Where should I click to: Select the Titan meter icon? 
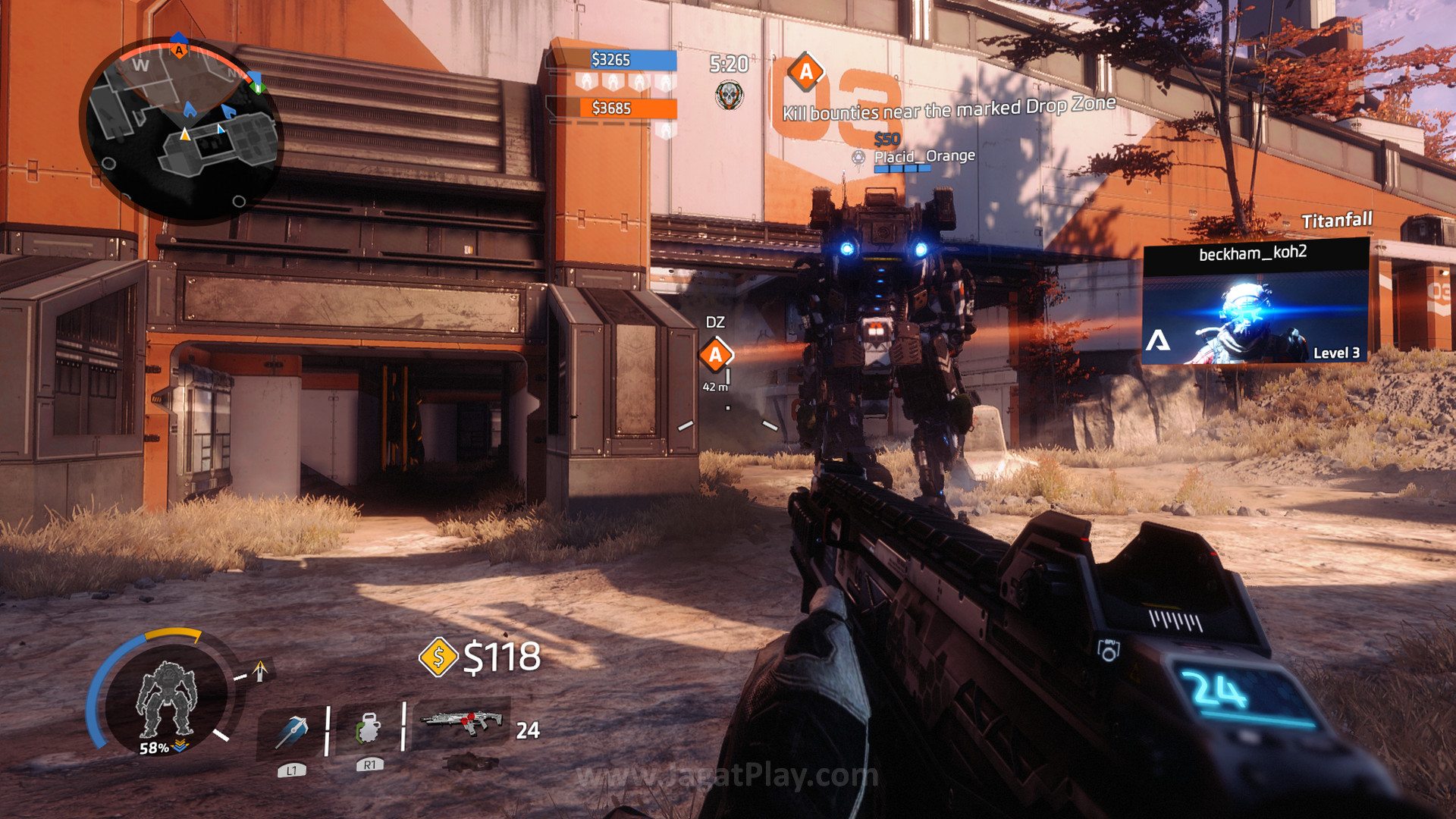[166, 698]
